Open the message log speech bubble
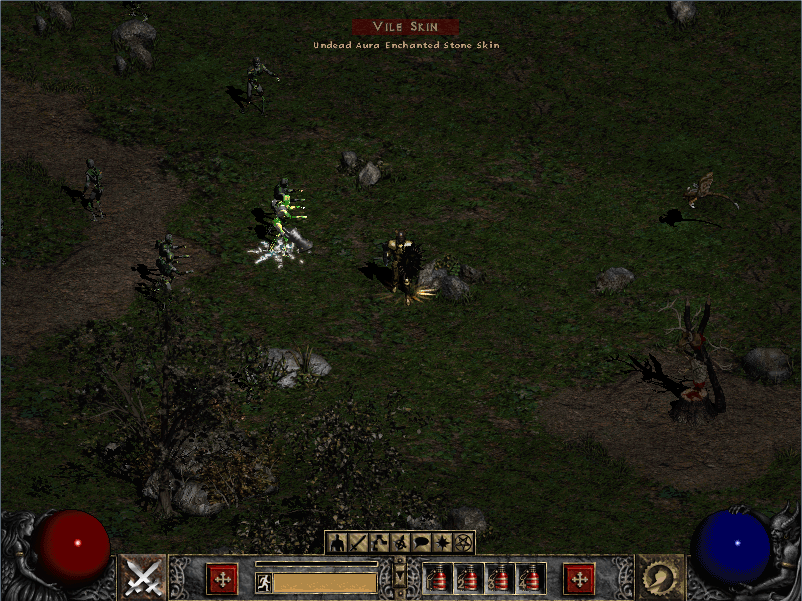Image resolution: width=802 pixels, height=601 pixels. pos(421,543)
